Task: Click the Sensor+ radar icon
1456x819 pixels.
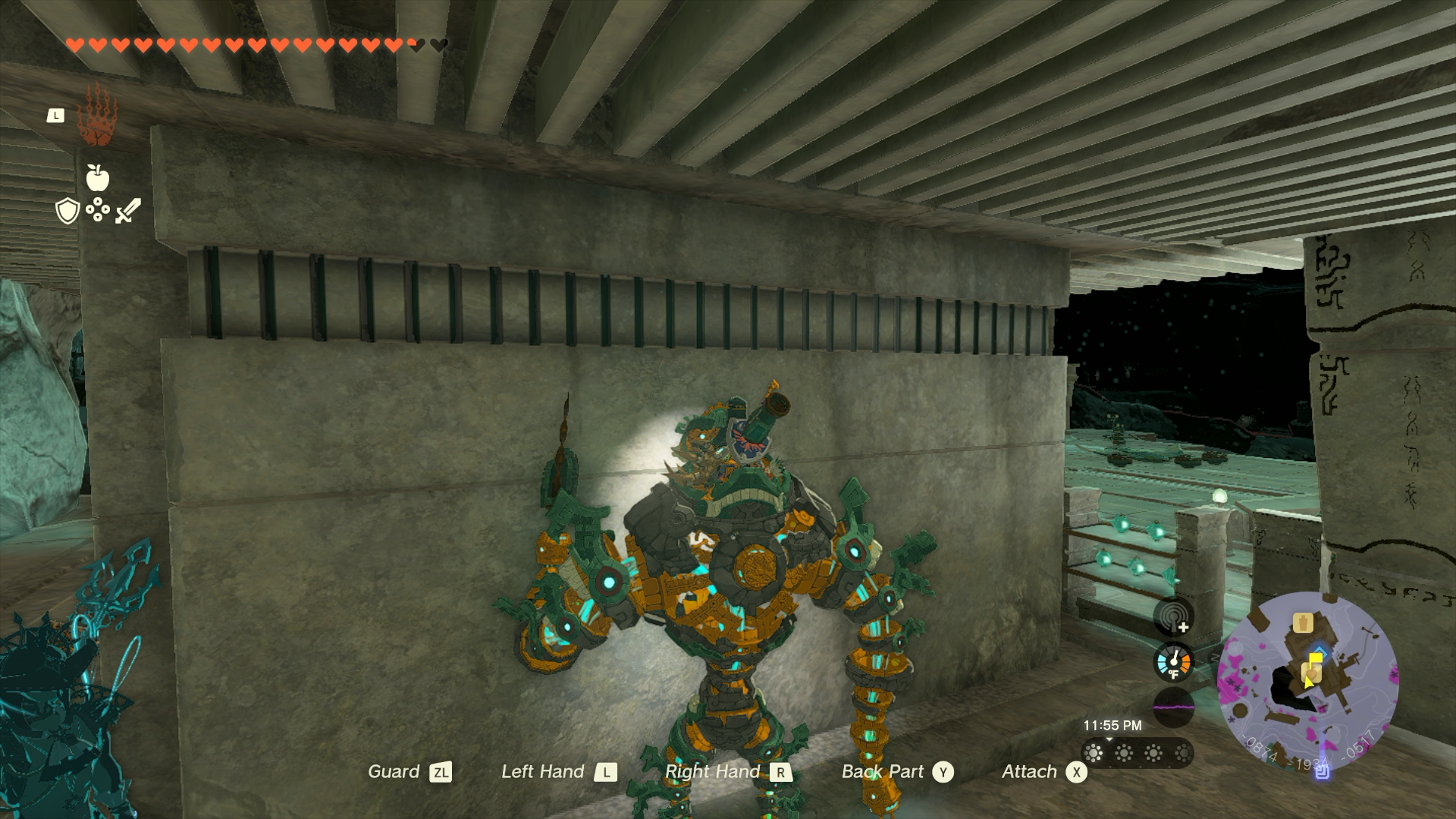Action: pos(1173,617)
